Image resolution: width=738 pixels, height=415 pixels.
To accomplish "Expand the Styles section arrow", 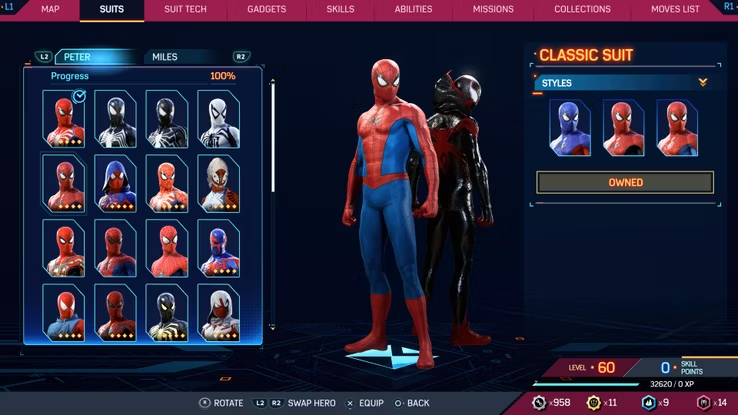I will tap(703, 83).
